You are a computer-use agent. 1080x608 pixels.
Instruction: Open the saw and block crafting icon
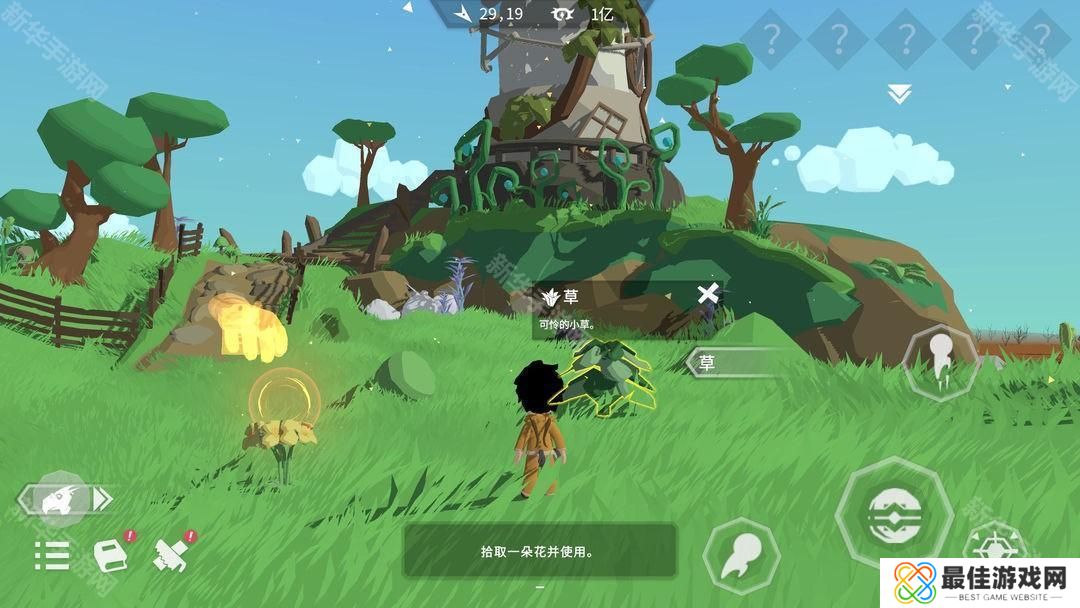click(172, 555)
